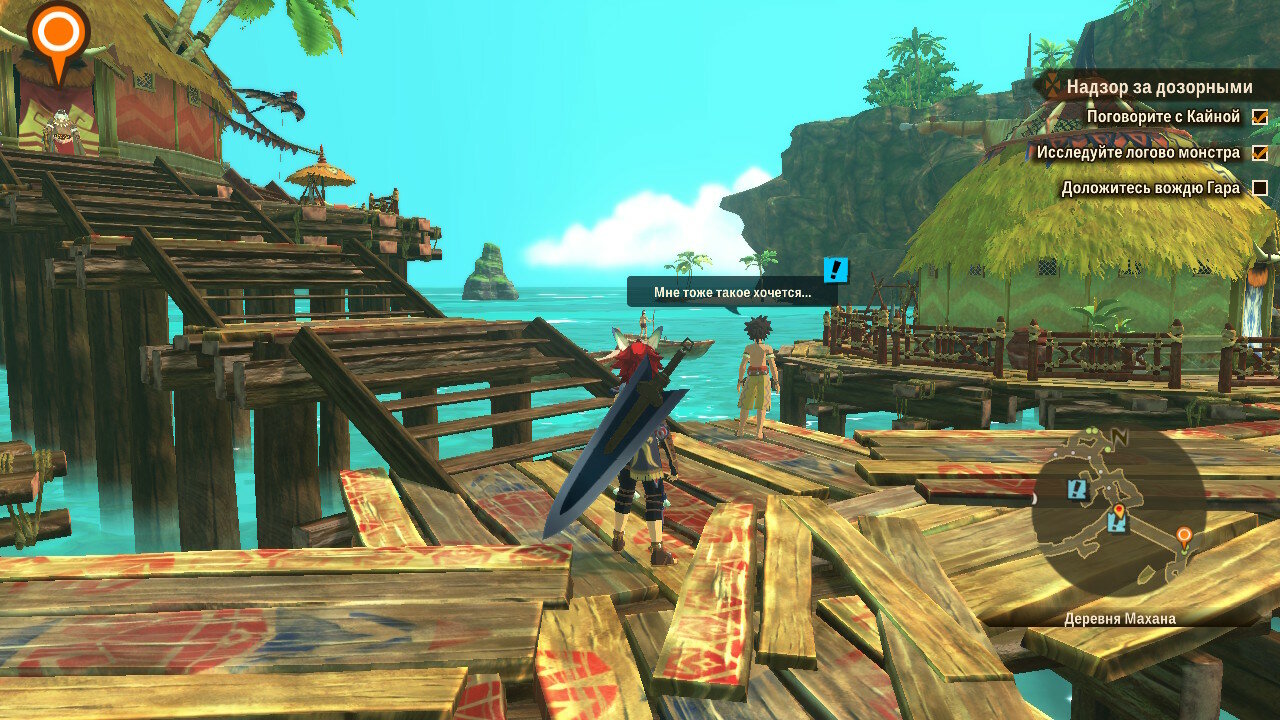
Task: Open the "Надзор за дозорными" quest tracker title
Action: click(x=1159, y=87)
